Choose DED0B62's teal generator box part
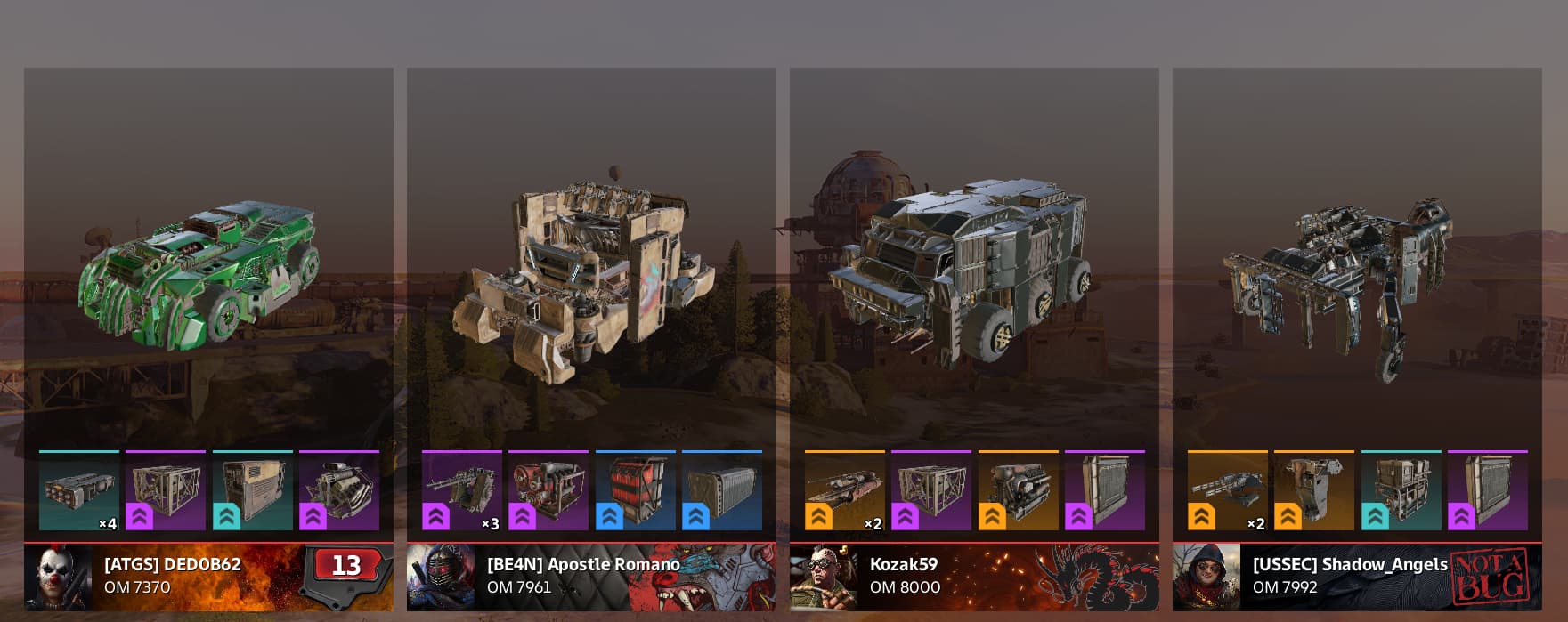1568x622 pixels. [252, 490]
